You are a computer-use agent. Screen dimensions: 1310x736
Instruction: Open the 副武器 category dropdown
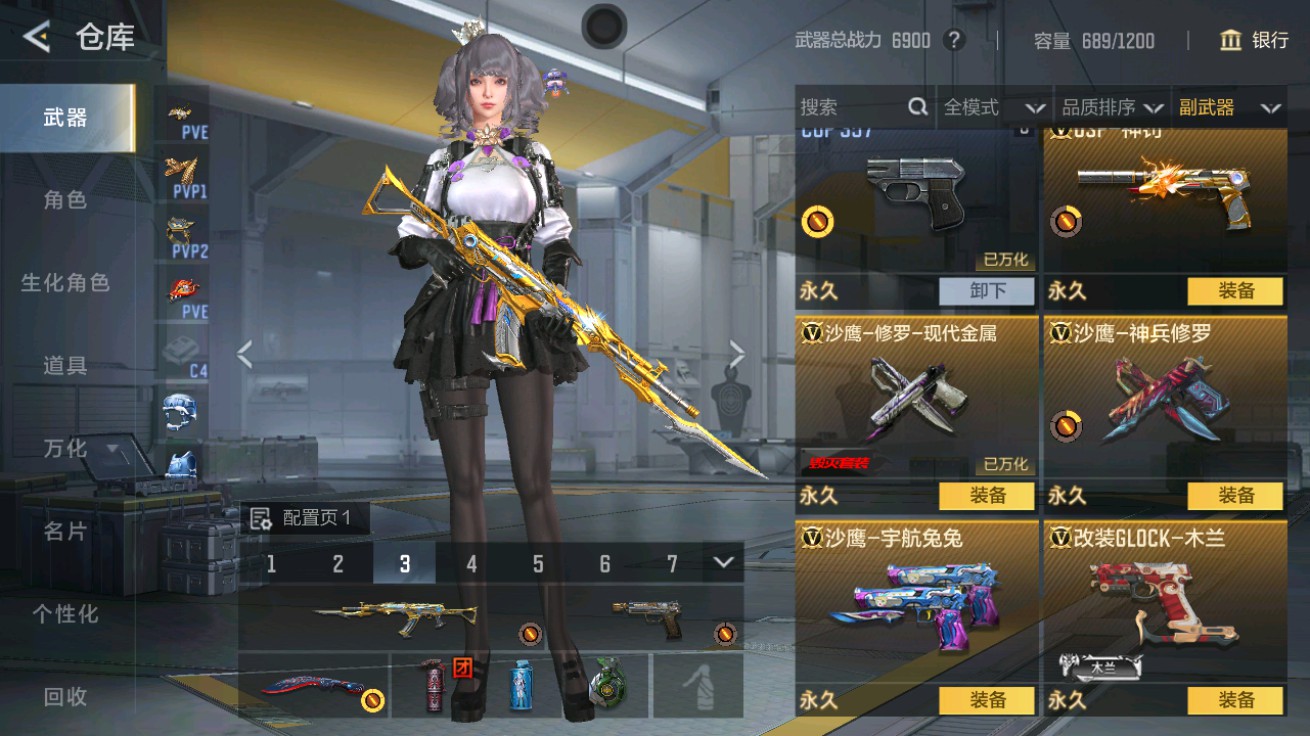1230,106
